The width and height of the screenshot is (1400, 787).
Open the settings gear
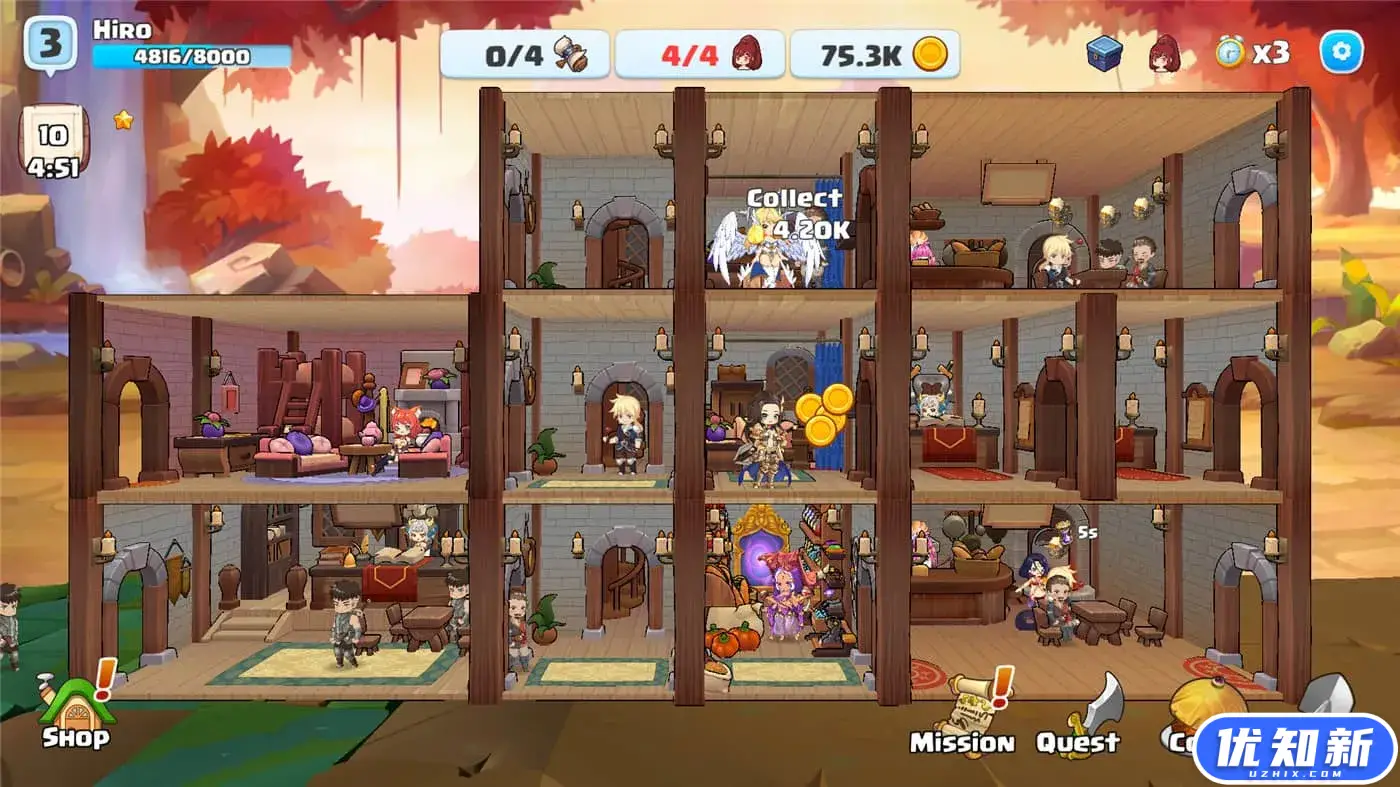(x=1341, y=52)
